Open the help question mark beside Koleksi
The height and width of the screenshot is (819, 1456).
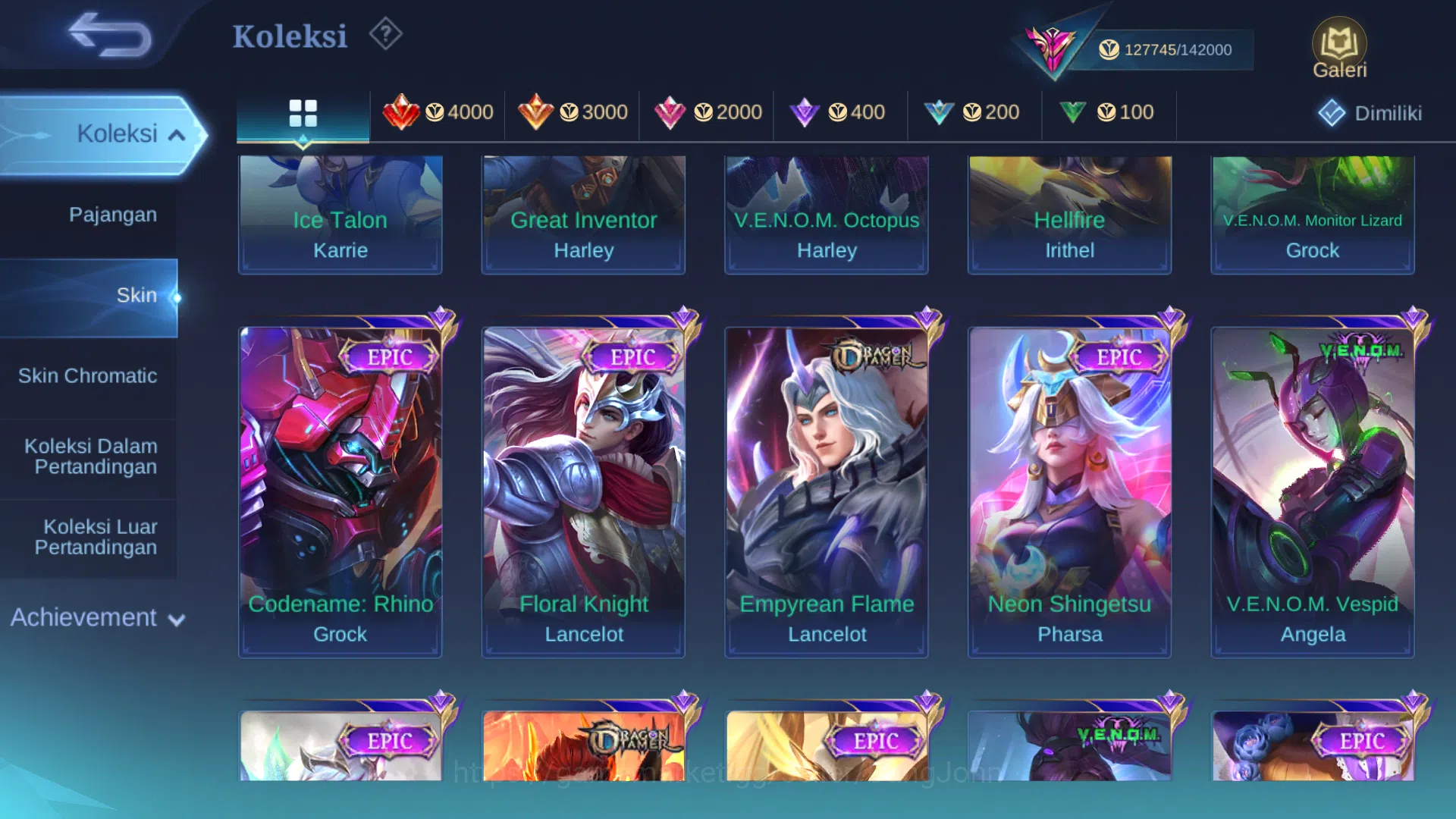point(385,33)
